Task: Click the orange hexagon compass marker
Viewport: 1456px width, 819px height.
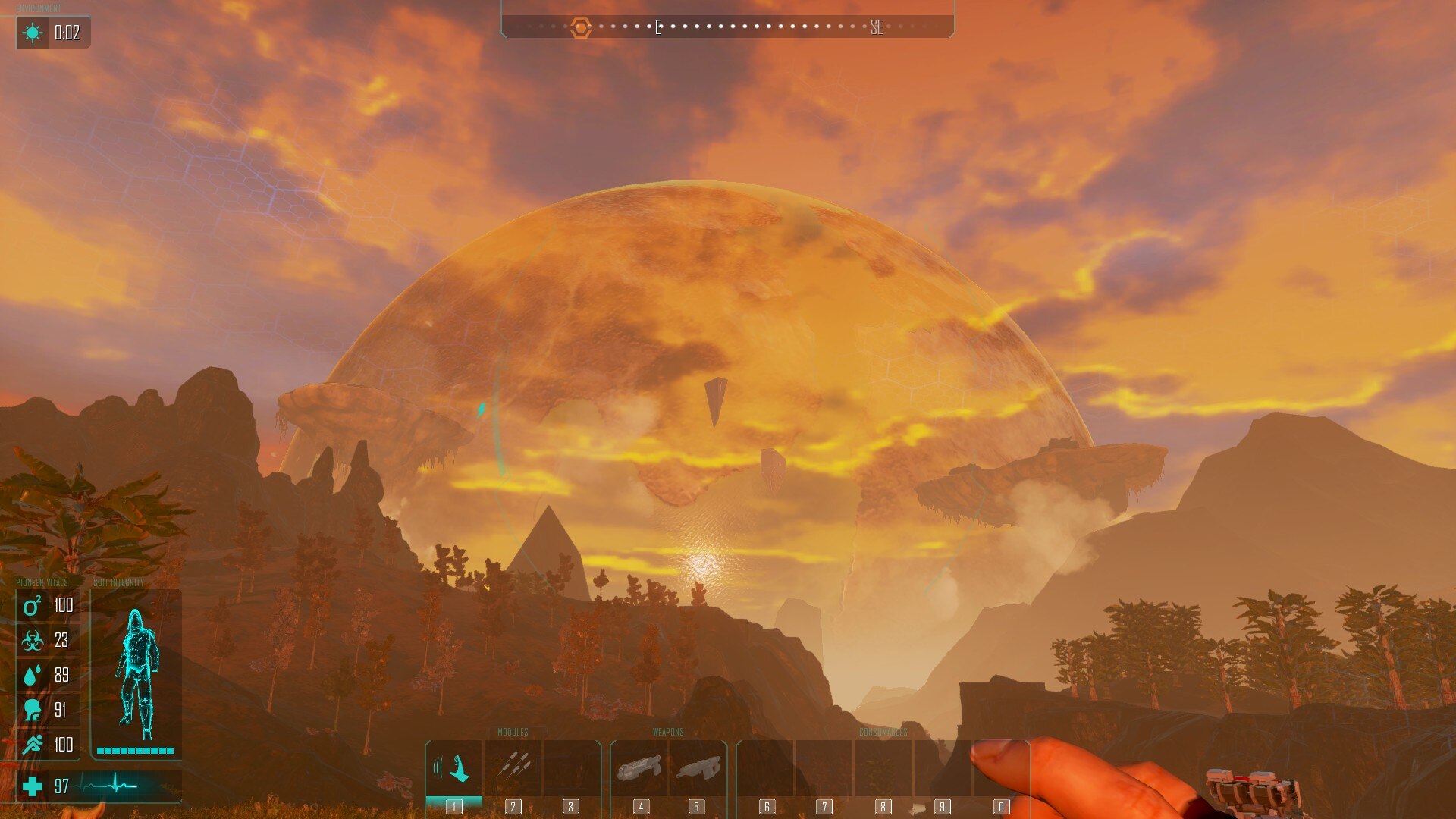Action: [581, 28]
